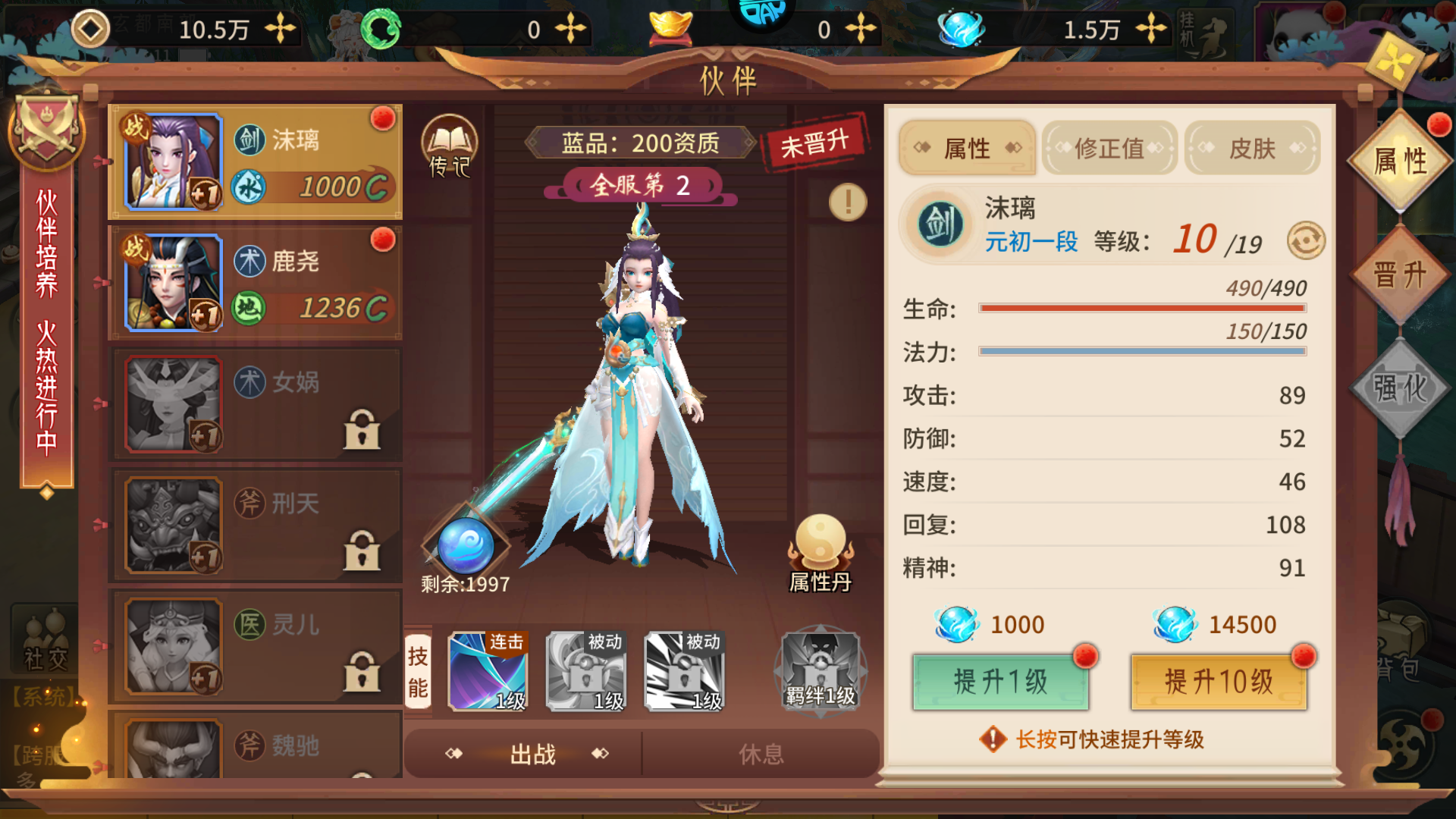Select locked partner 女娲 in the list
The height and width of the screenshot is (819, 1456).
(x=256, y=403)
